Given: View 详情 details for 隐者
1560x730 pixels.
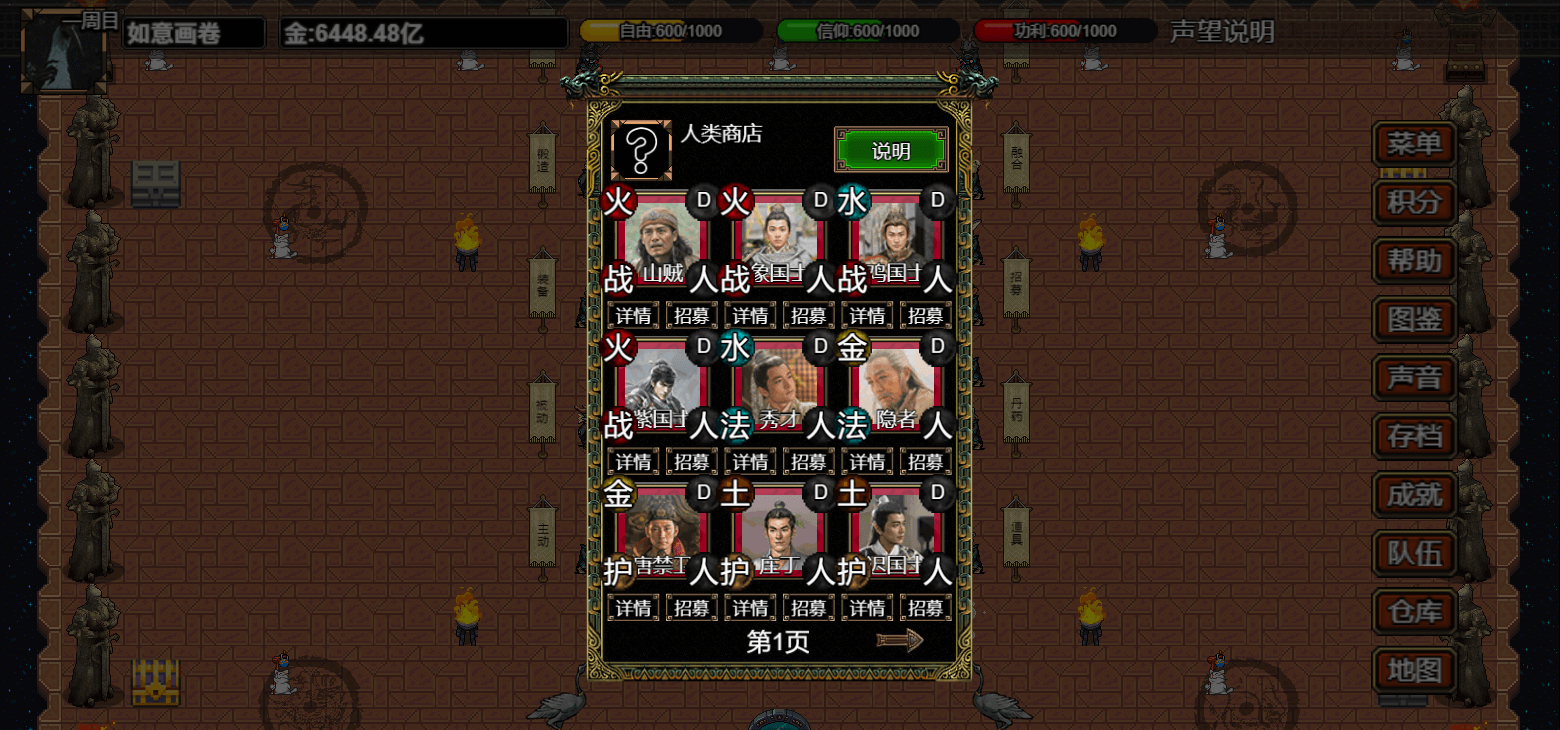Looking at the screenshot, I should coord(866,462).
